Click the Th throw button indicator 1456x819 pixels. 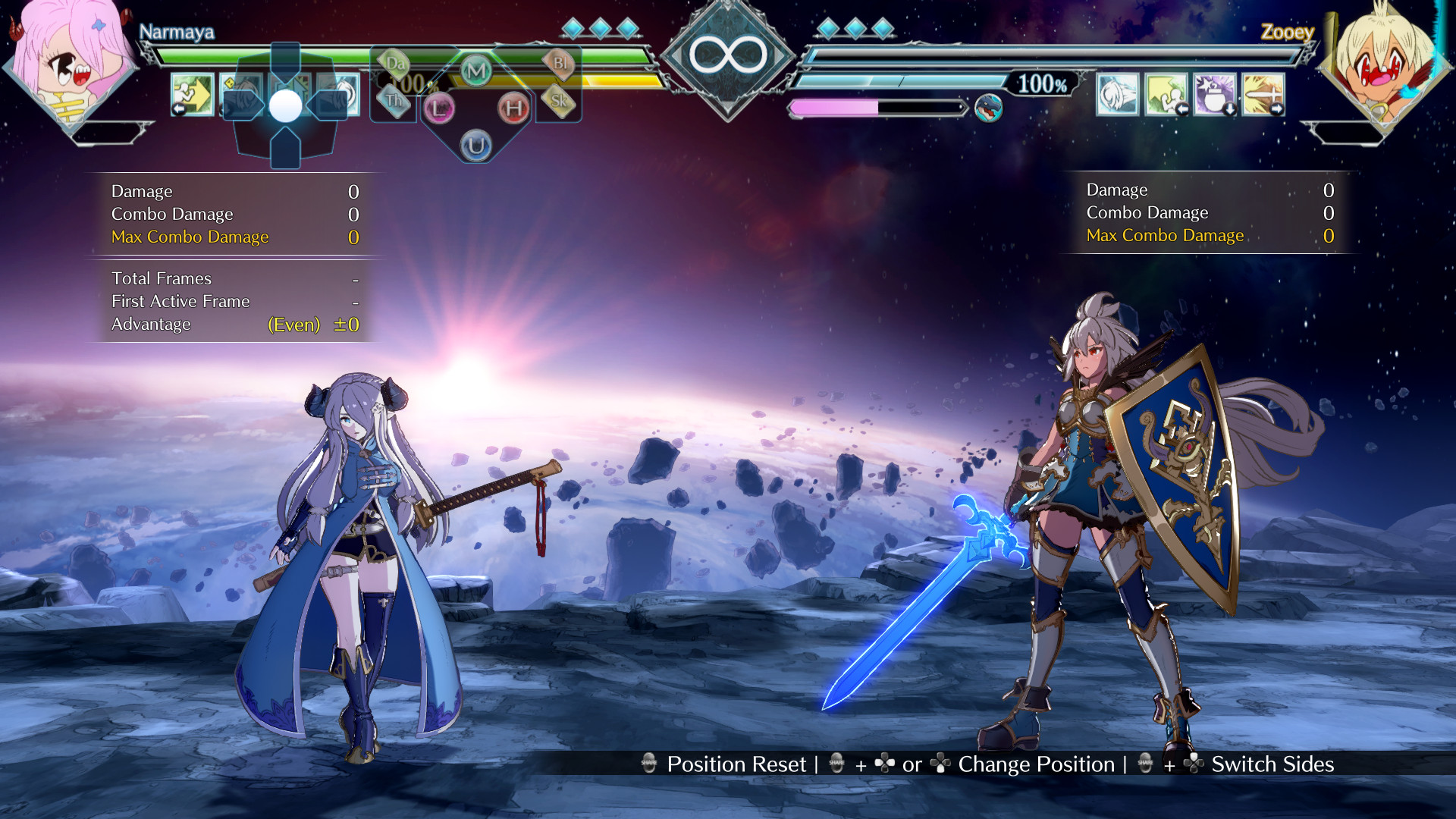click(395, 99)
